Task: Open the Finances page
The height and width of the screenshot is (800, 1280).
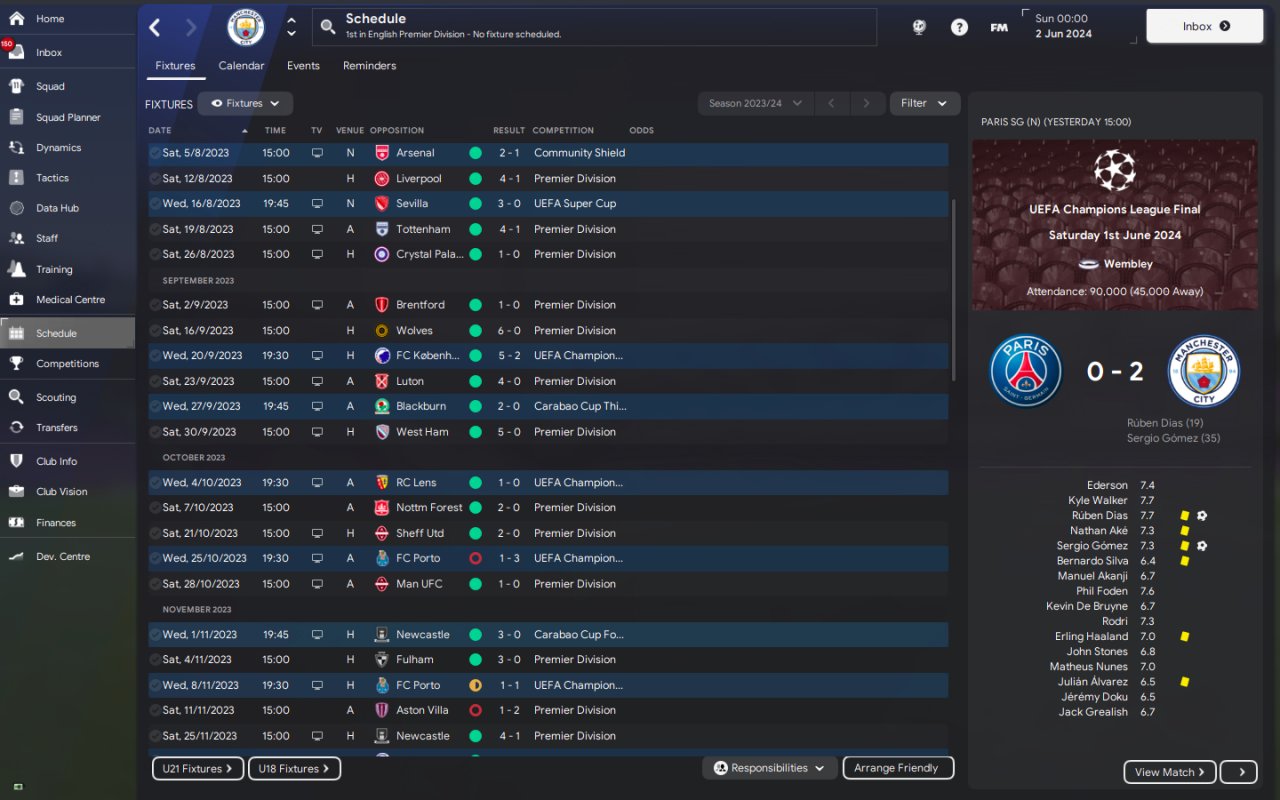Action: pyautogui.click(x=56, y=522)
